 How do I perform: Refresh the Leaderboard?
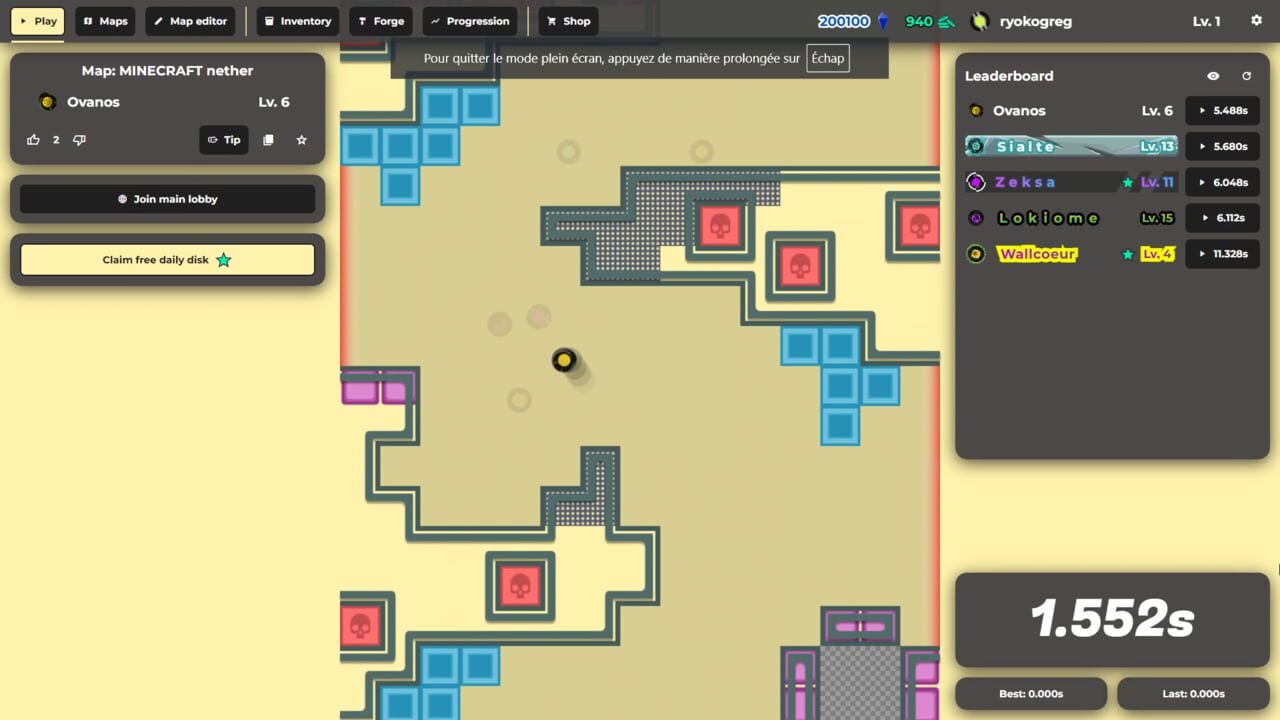(1246, 75)
